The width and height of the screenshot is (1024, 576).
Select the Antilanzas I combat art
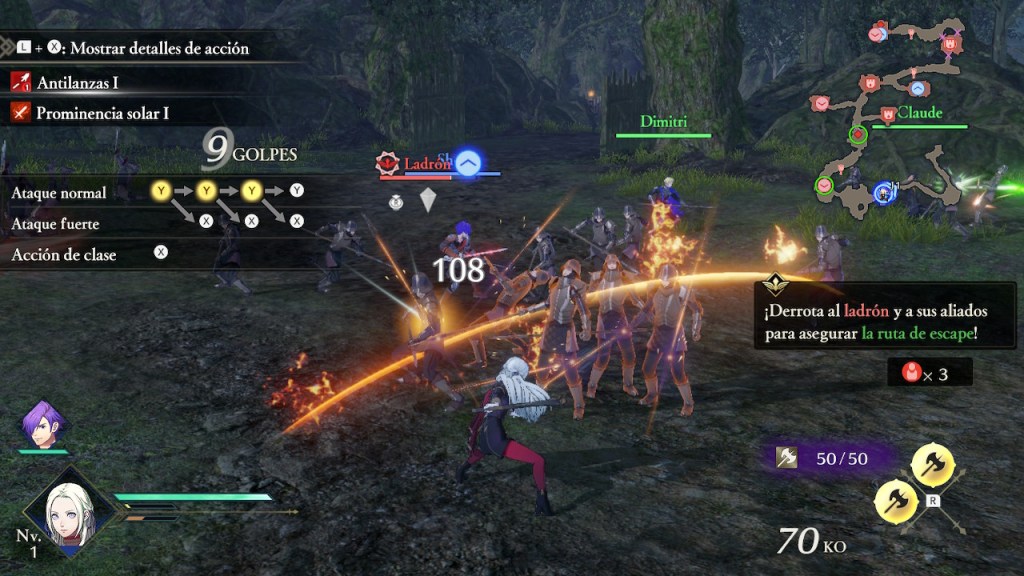tap(77, 83)
